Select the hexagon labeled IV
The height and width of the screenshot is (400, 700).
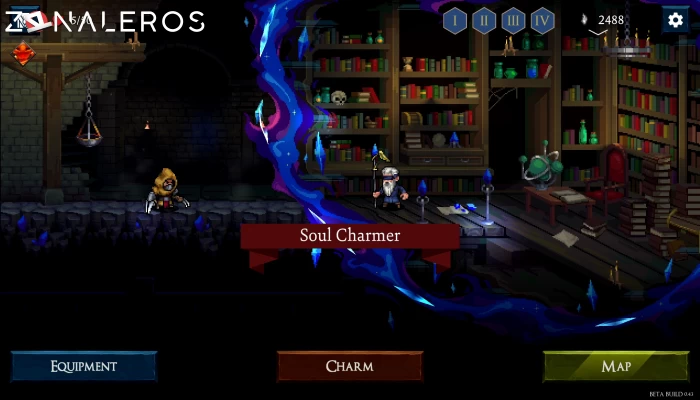click(542, 20)
